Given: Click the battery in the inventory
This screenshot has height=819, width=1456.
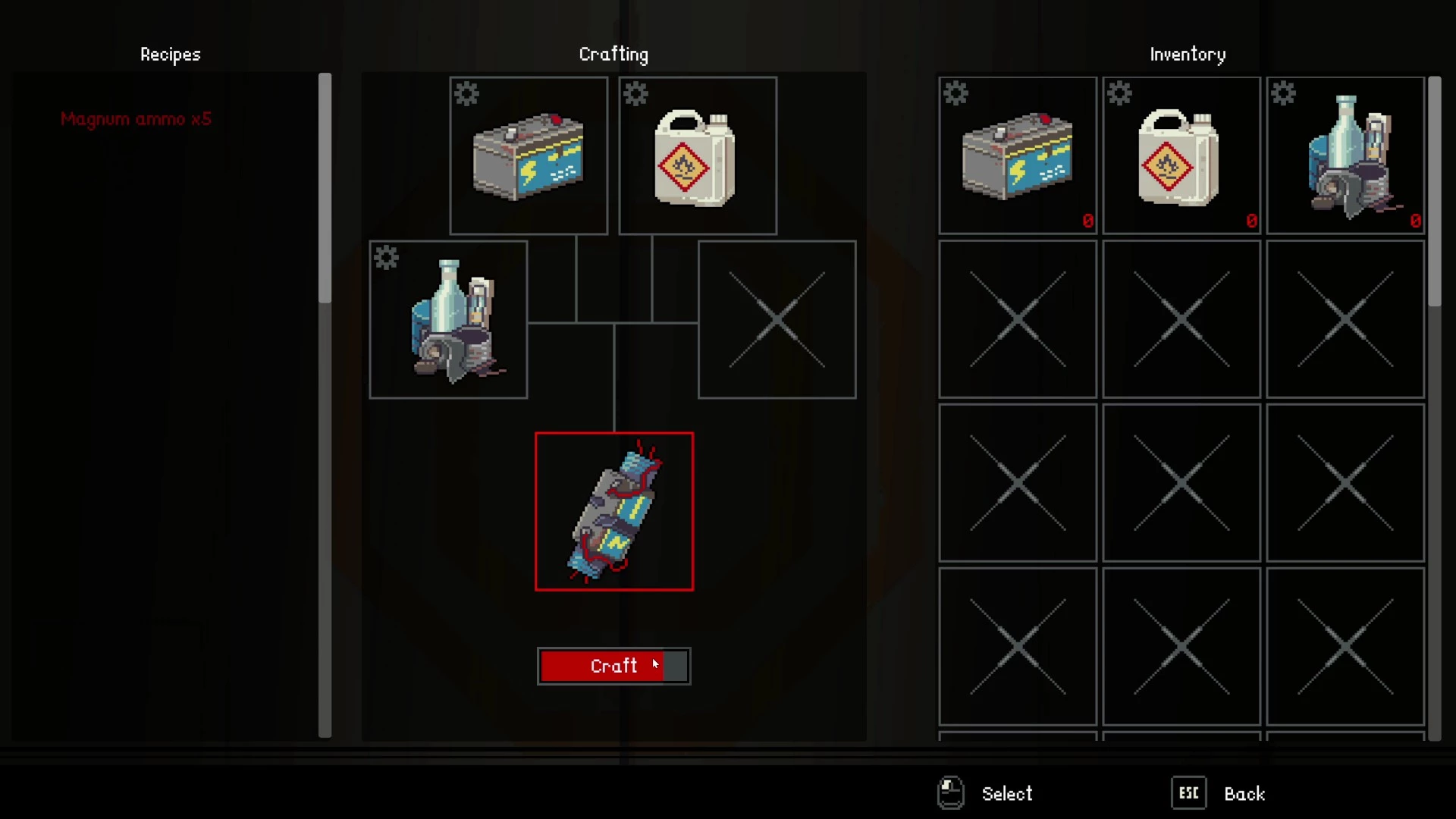Looking at the screenshot, I should (1018, 155).
